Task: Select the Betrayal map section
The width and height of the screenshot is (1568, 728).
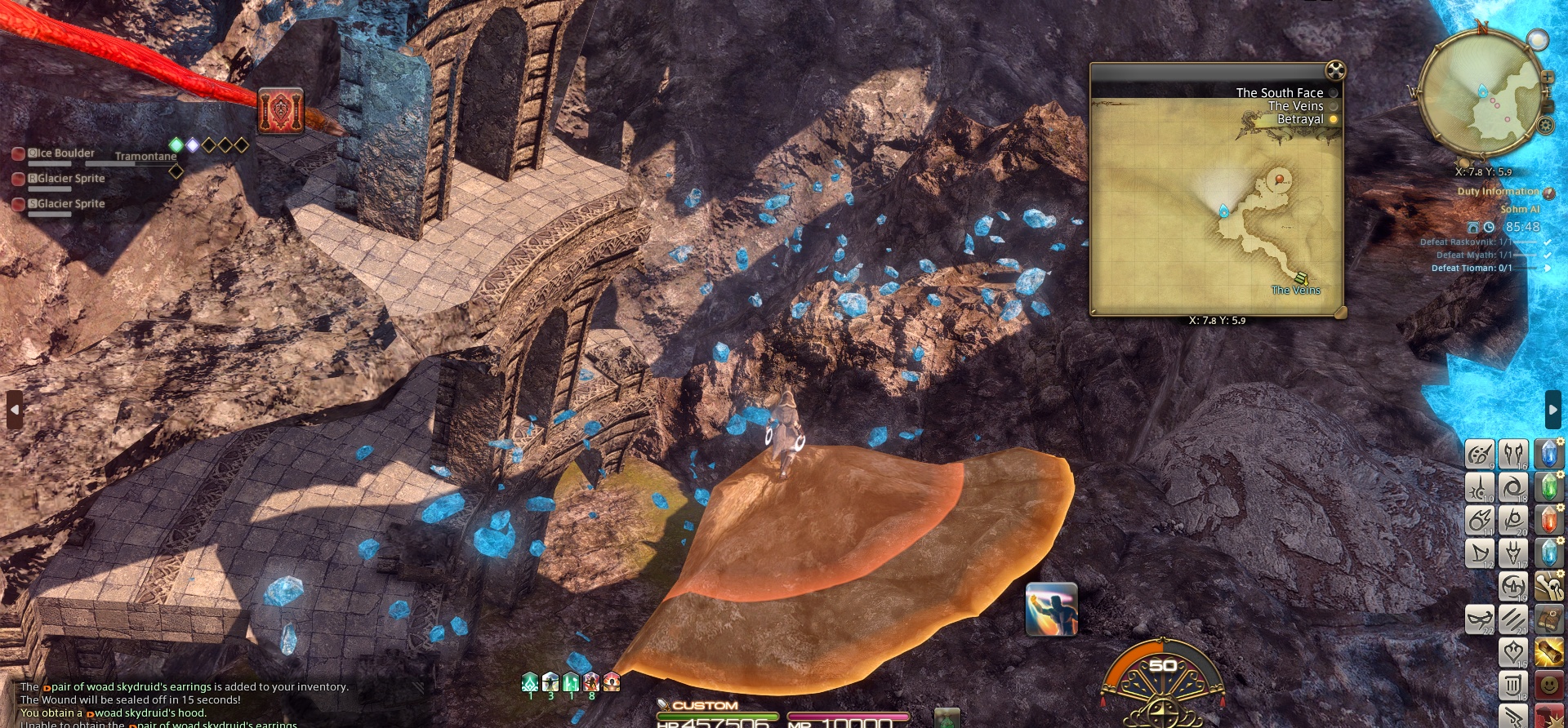Action: pyautogui.click(x=1300, y=119)
